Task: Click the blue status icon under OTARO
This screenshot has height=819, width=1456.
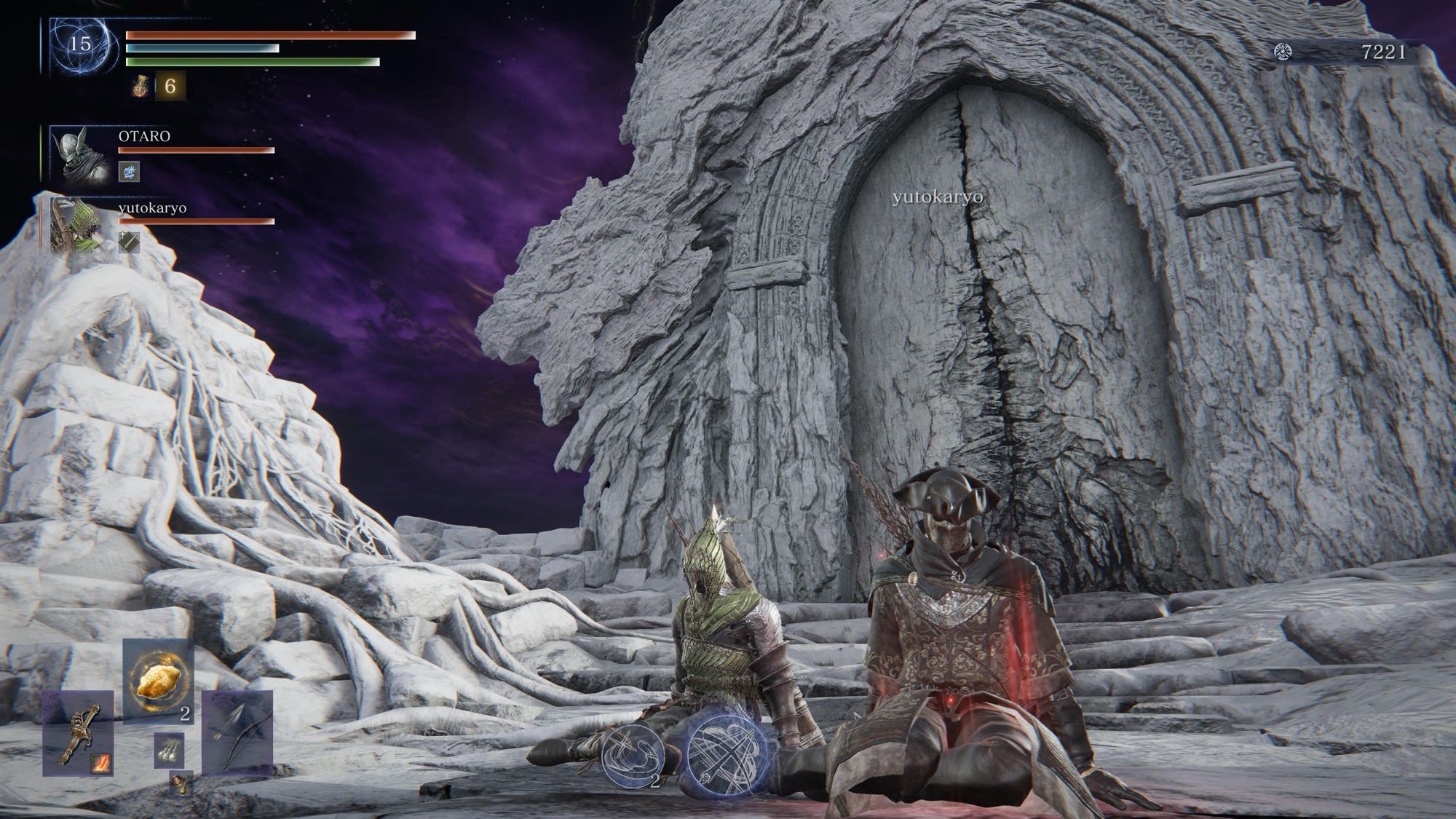Action: coord(129,172)
